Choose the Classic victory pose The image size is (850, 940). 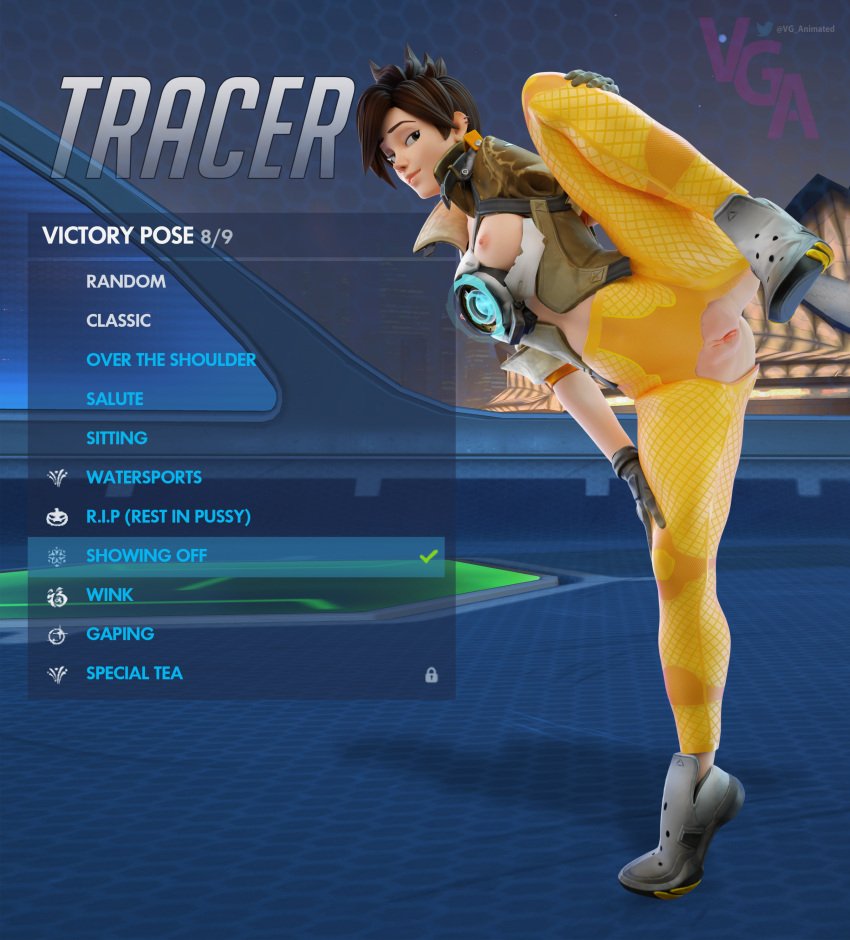coord(119,320)
